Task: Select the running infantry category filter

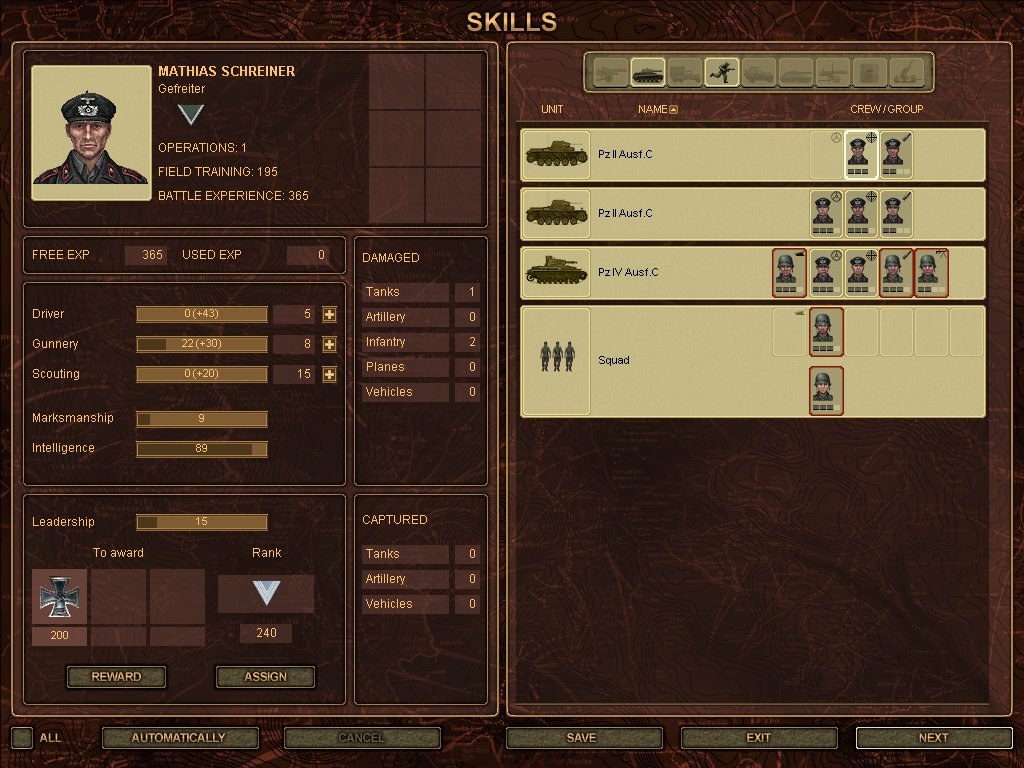Action: (721, 72)
